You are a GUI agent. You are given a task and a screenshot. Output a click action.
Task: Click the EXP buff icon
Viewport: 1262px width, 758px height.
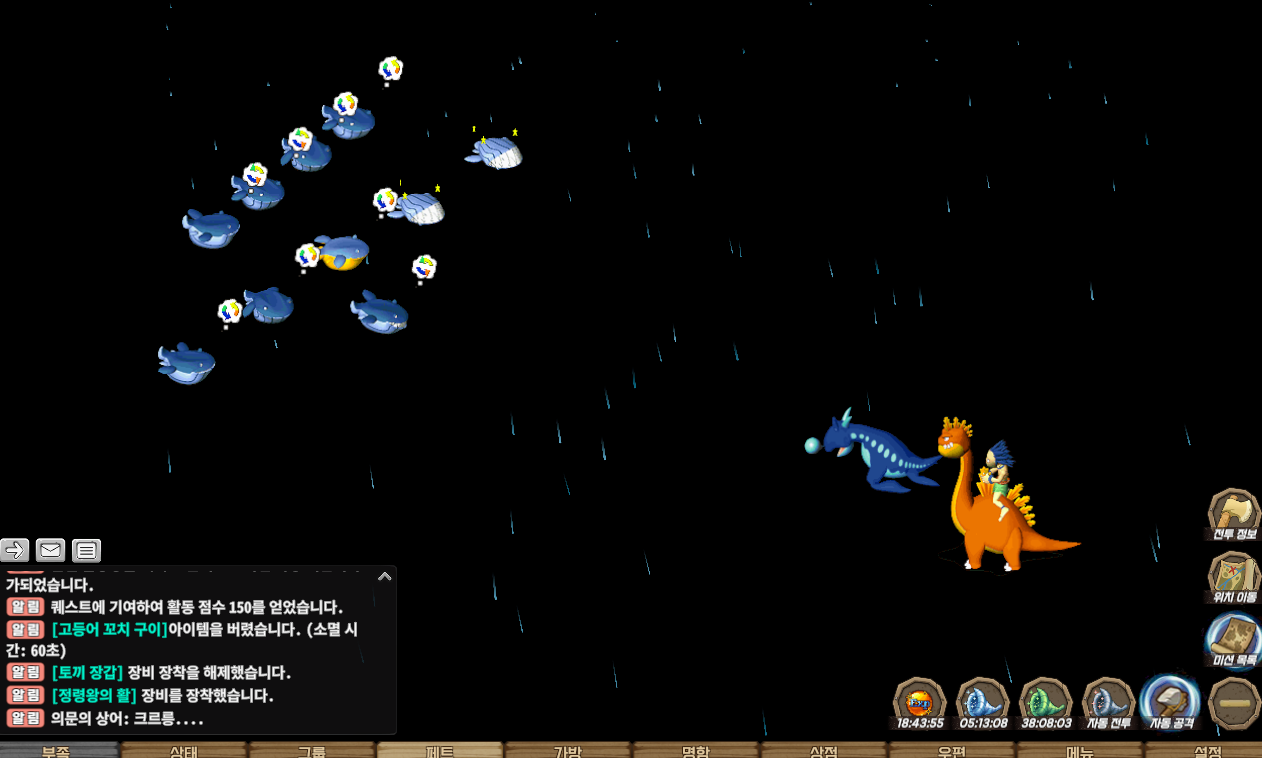(x=919, y=701)
